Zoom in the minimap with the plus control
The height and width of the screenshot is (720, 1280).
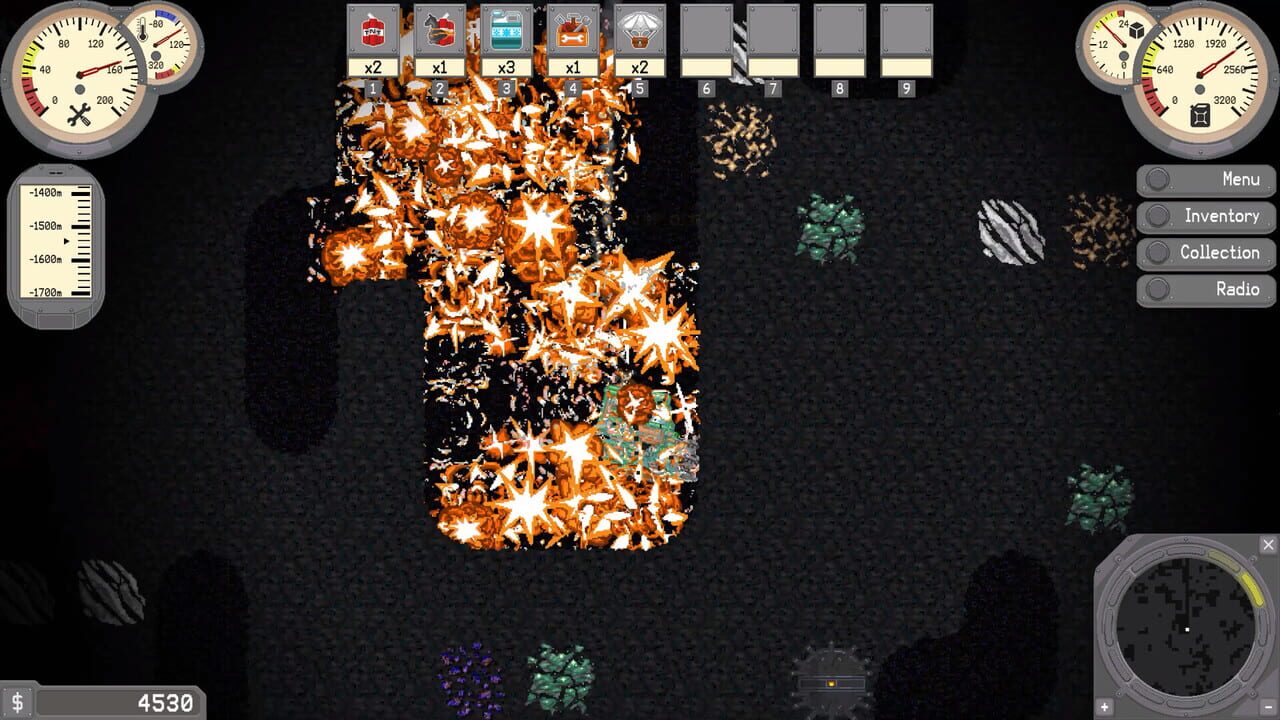[1104, 707]
